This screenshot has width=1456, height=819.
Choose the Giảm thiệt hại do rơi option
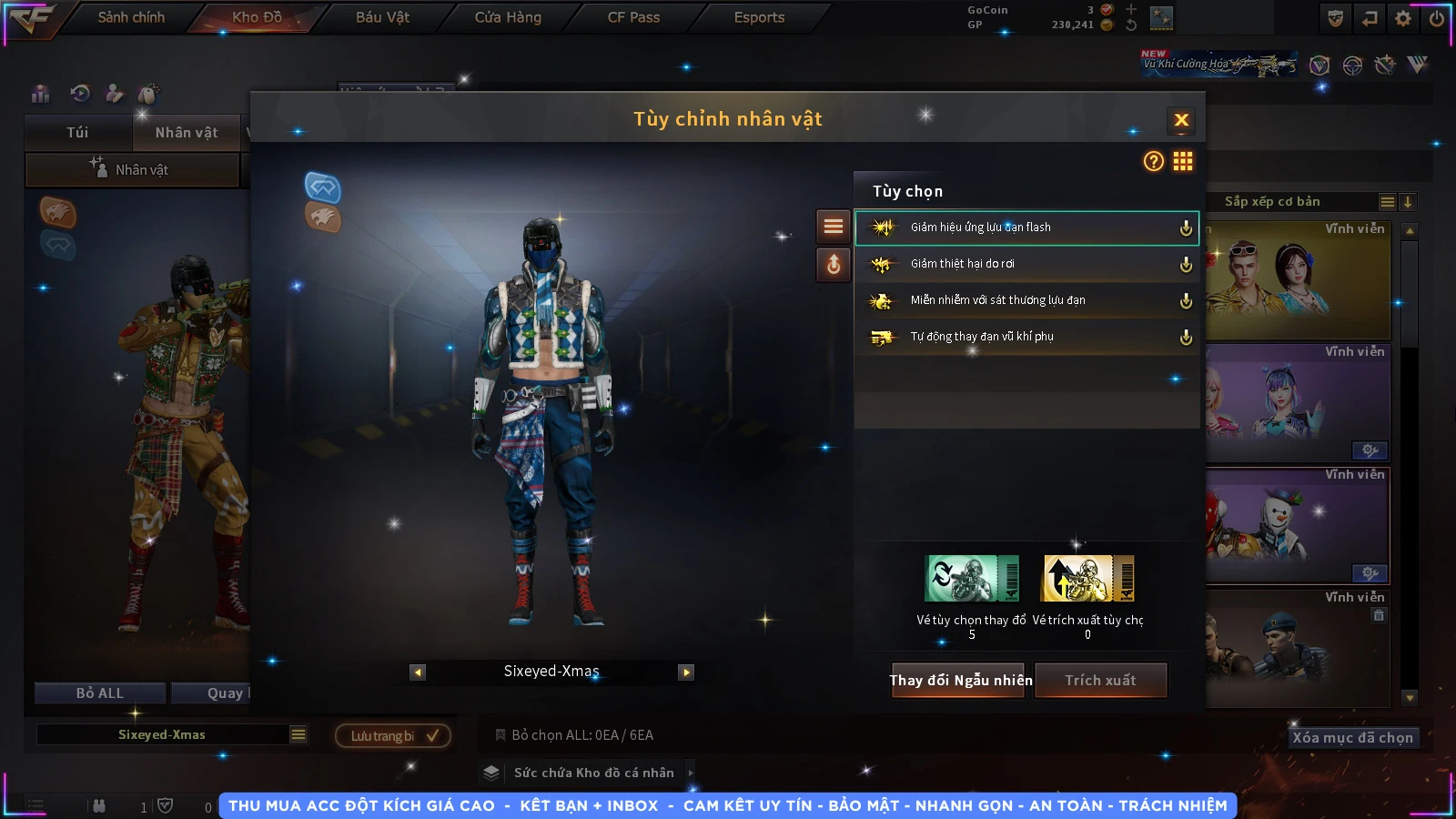(x=1026, y=264)
